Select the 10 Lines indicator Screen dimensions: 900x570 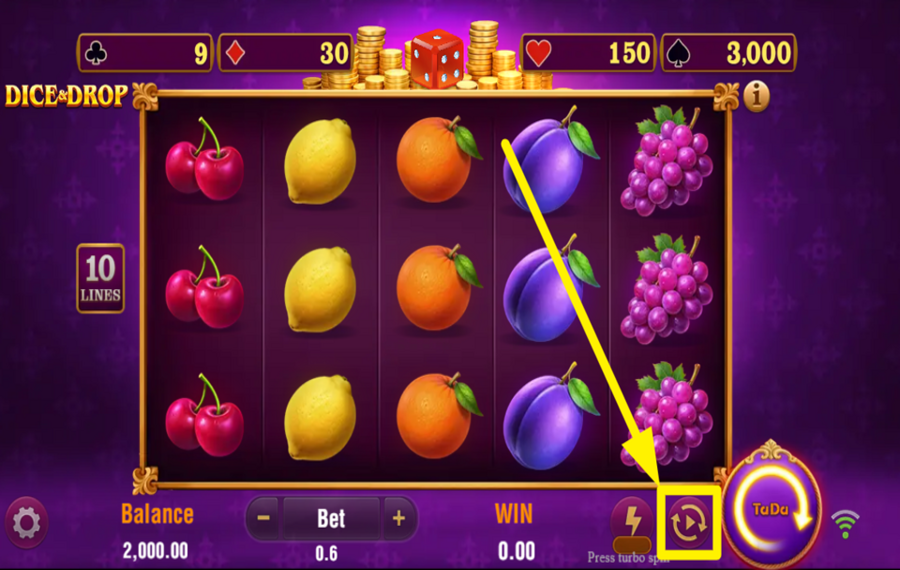(x=101, y=278)
